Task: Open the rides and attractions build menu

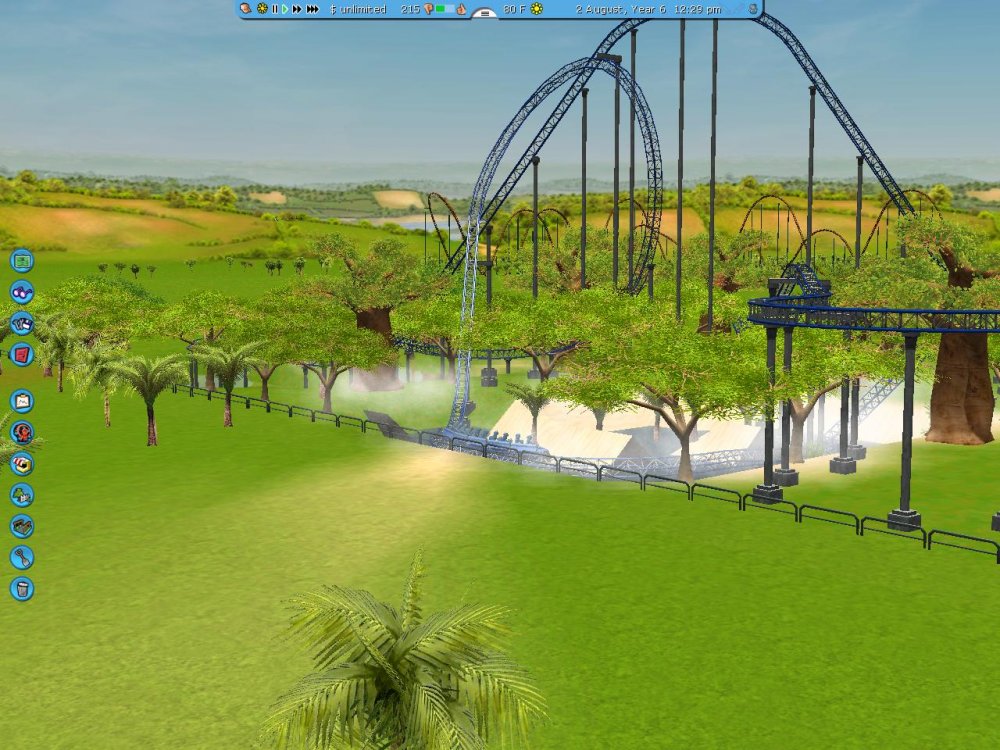Action: (x=22, y=433)
